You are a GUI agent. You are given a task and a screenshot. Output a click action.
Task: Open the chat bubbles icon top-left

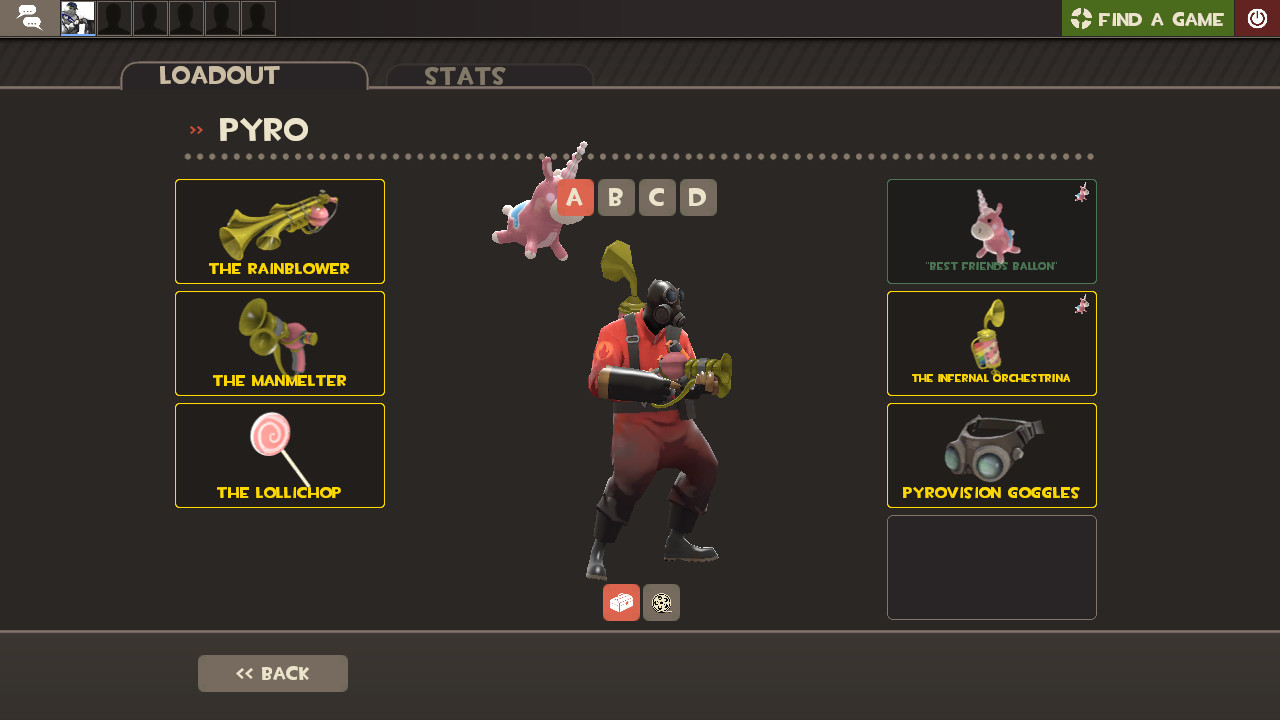click(x=29, y=17)
